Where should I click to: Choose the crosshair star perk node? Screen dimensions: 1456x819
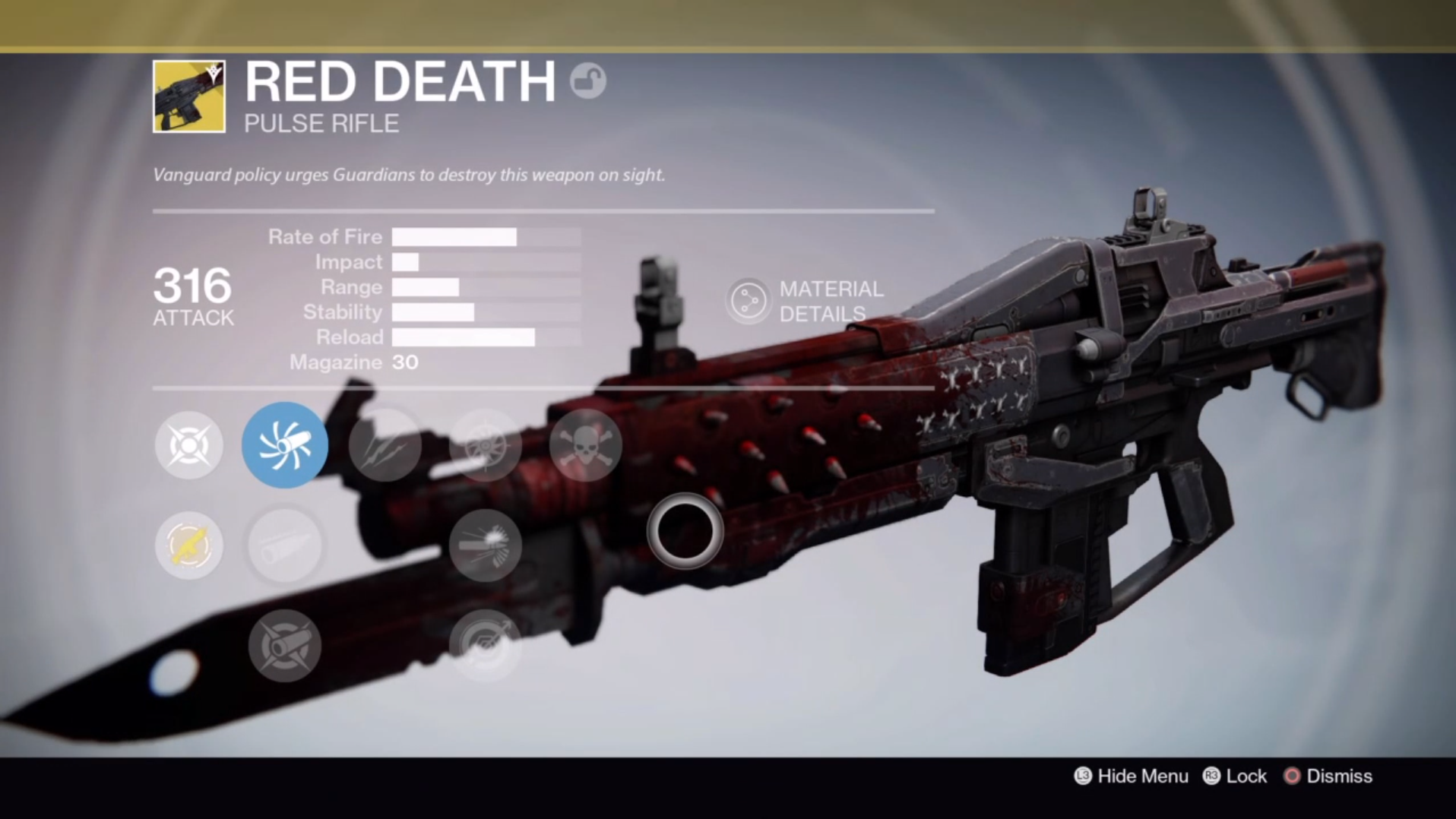tap(189, 444)
